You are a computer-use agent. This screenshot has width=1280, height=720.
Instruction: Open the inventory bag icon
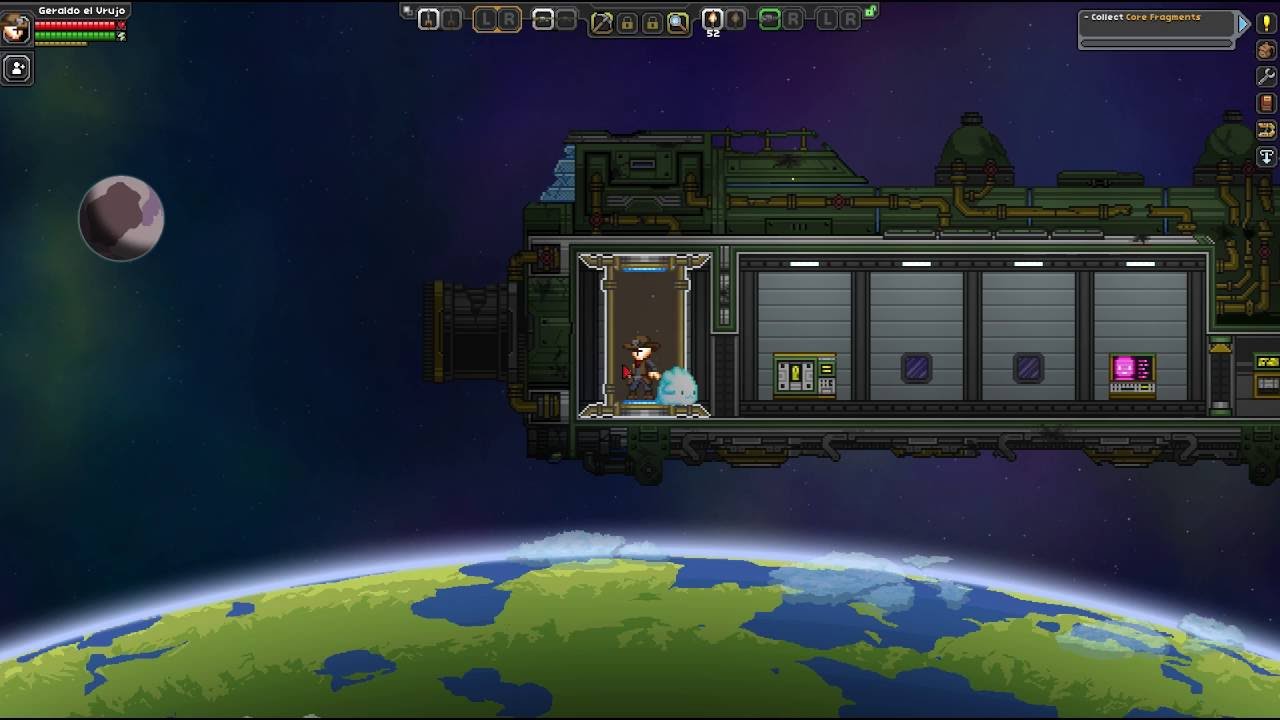[x=1266, y=50]
